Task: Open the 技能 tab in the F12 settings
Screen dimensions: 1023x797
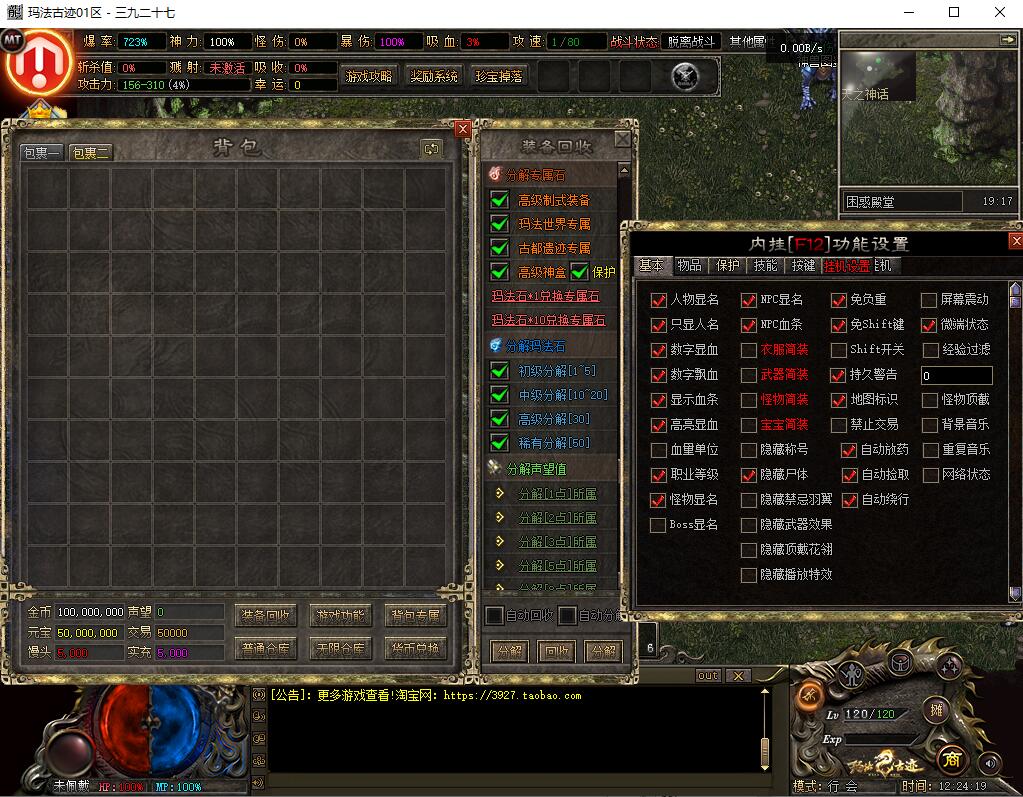Action: (x=765, y=265)
